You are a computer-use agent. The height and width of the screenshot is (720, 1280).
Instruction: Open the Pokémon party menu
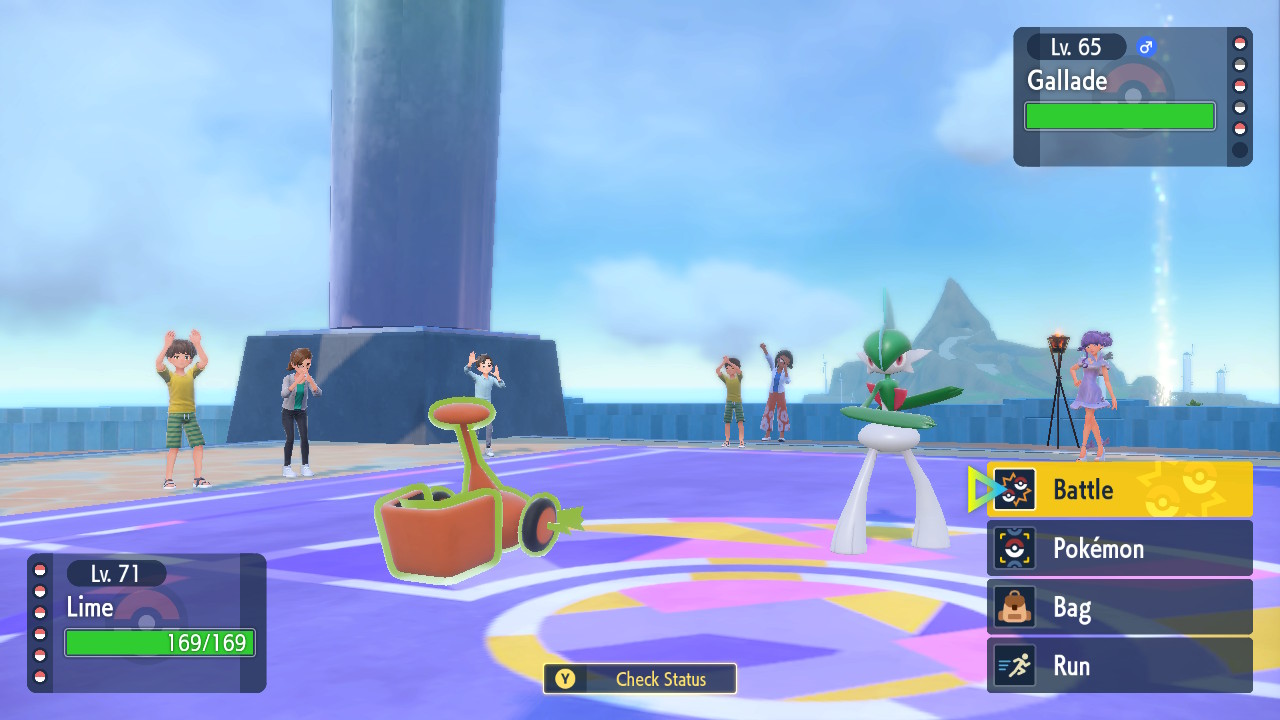click(1119, 549)
